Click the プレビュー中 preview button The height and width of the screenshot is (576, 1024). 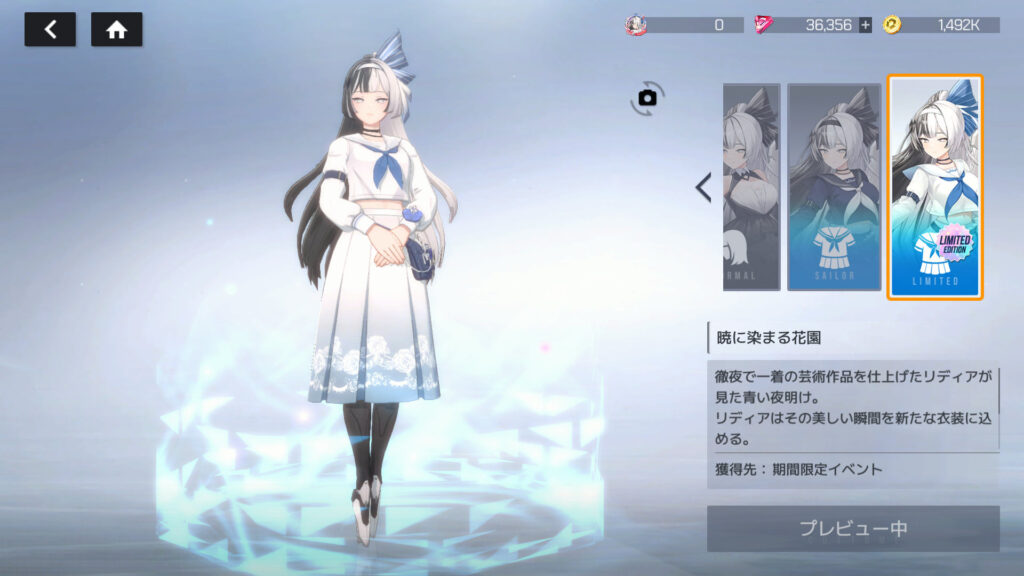click(853, 528)
